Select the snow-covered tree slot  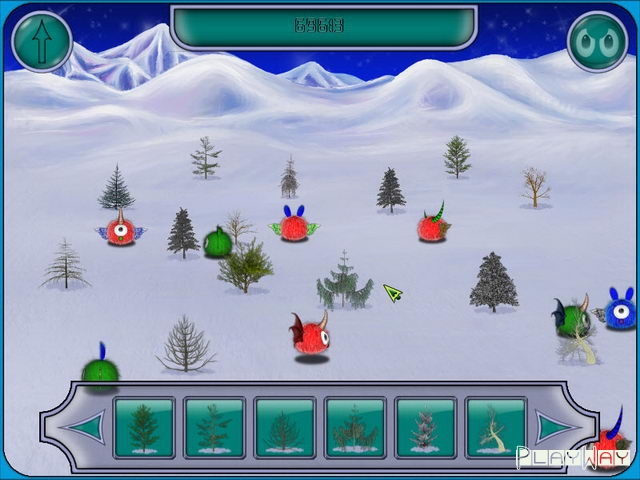point(426,428)
